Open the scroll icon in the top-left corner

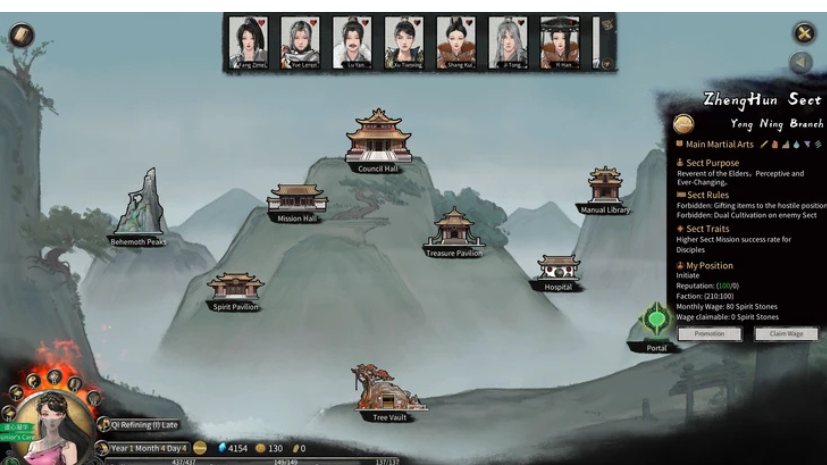click(21, 35)
